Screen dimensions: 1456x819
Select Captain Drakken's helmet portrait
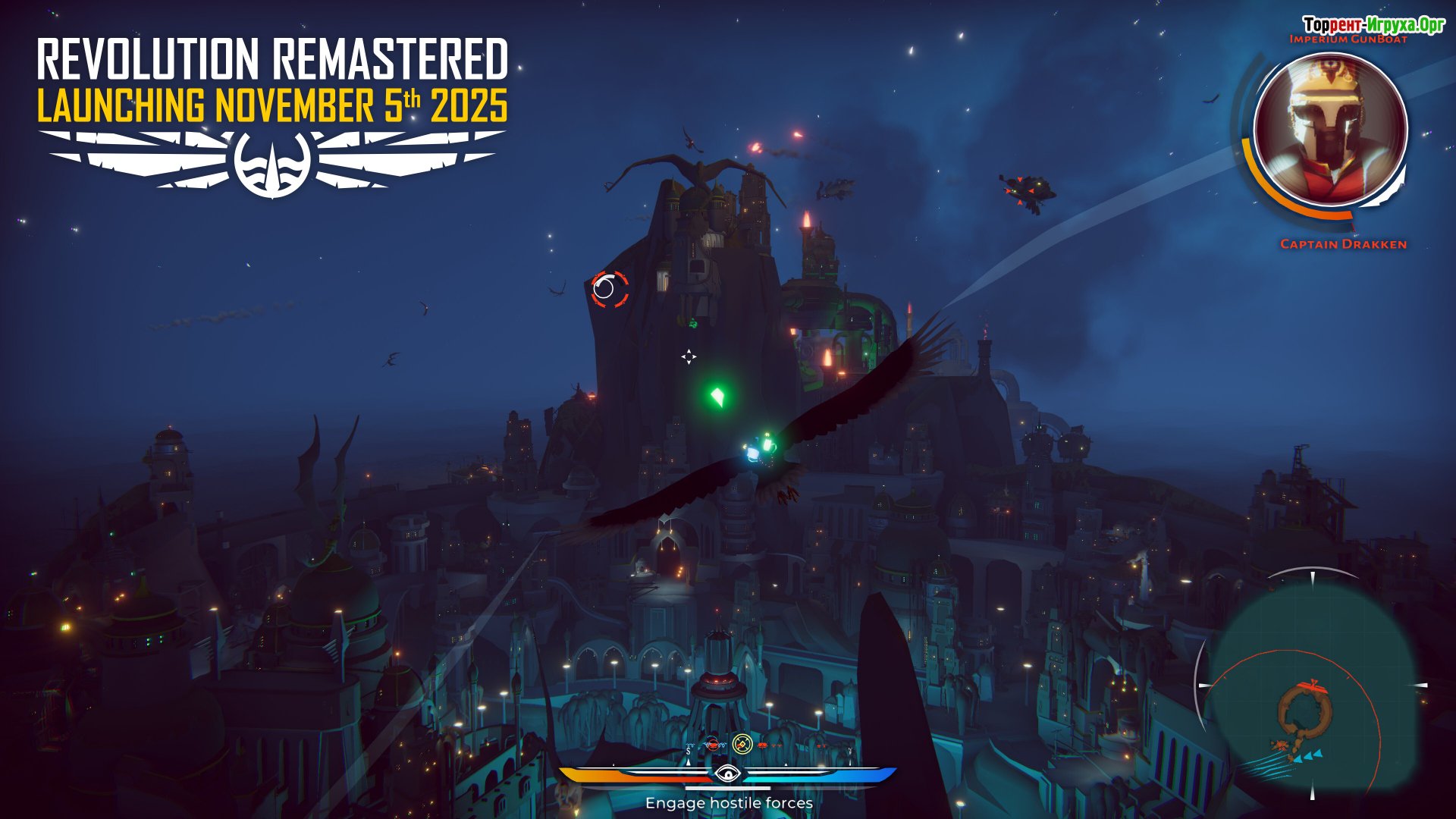1331,130
